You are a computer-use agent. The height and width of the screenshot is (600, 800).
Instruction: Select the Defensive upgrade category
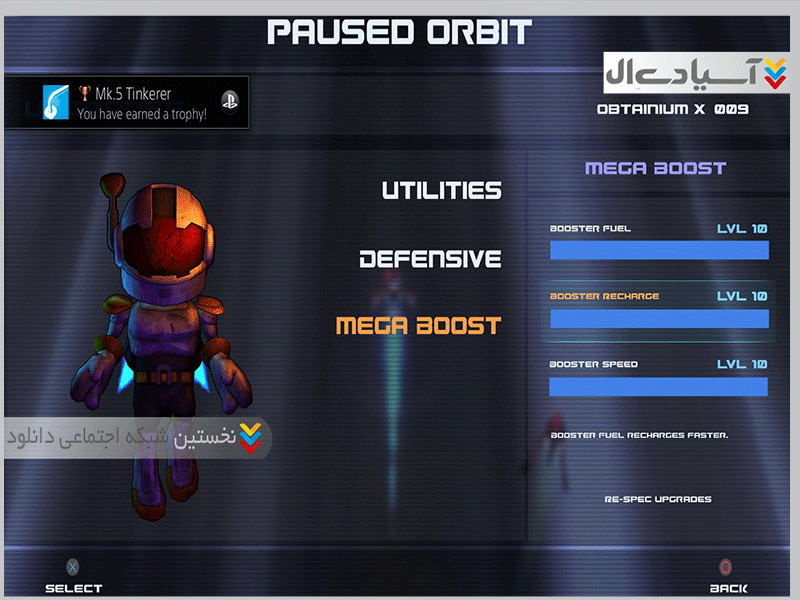point(430,259)
